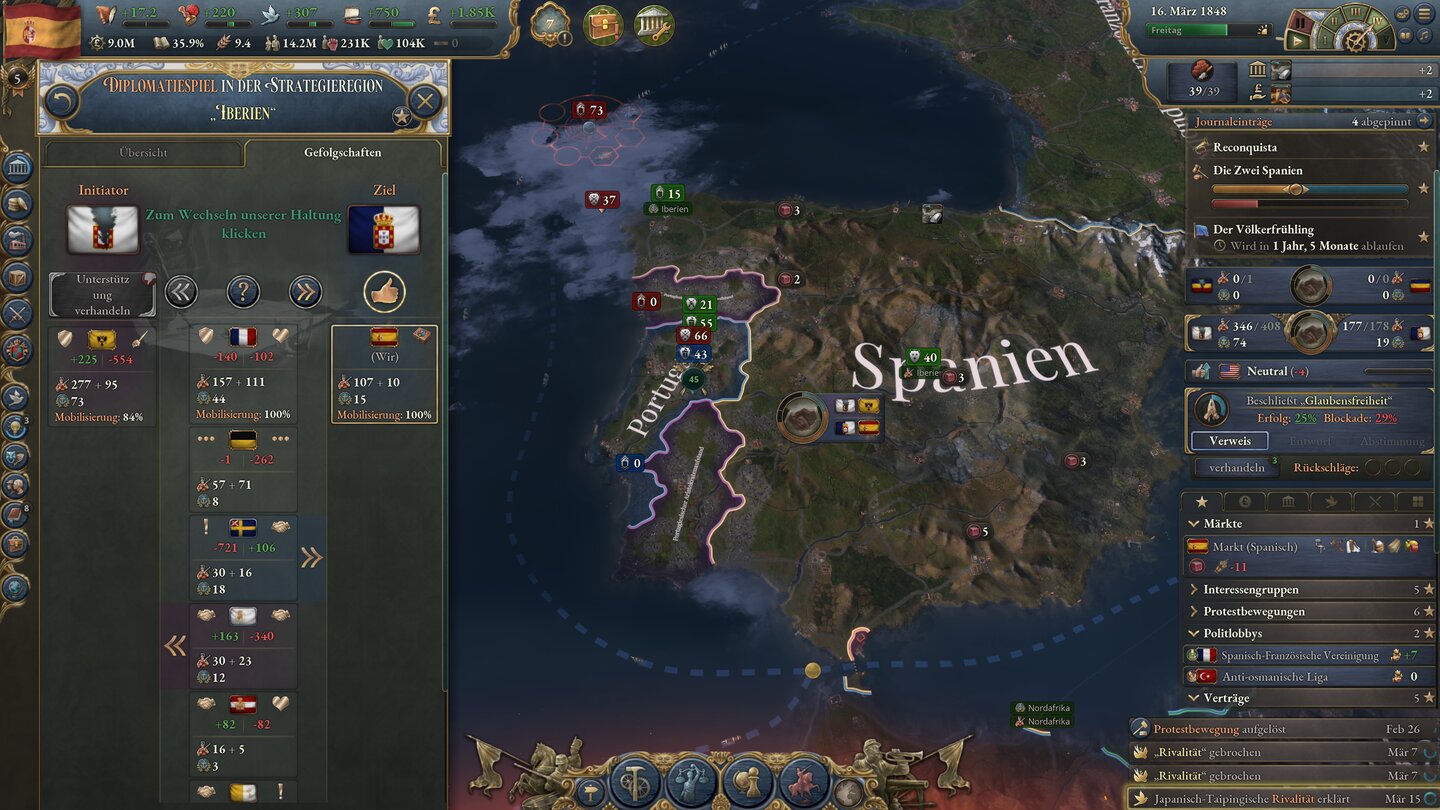Toggle the thumbs-up approval icon in diplomacy panel

385,291
